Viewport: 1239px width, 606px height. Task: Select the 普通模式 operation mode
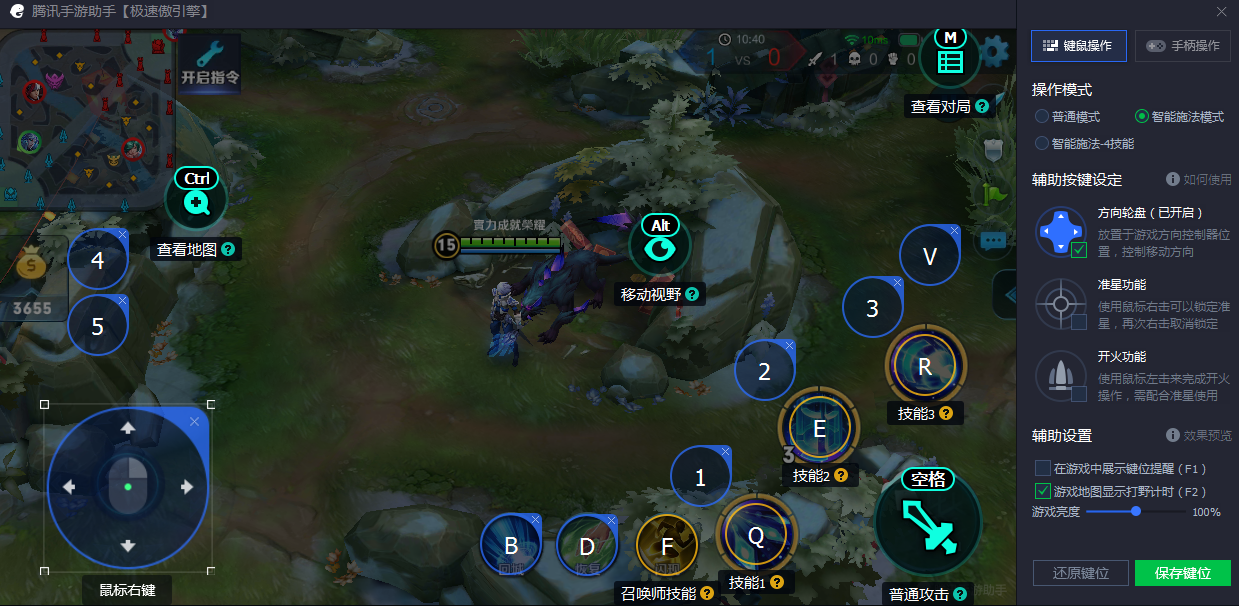coord(1042,117)
